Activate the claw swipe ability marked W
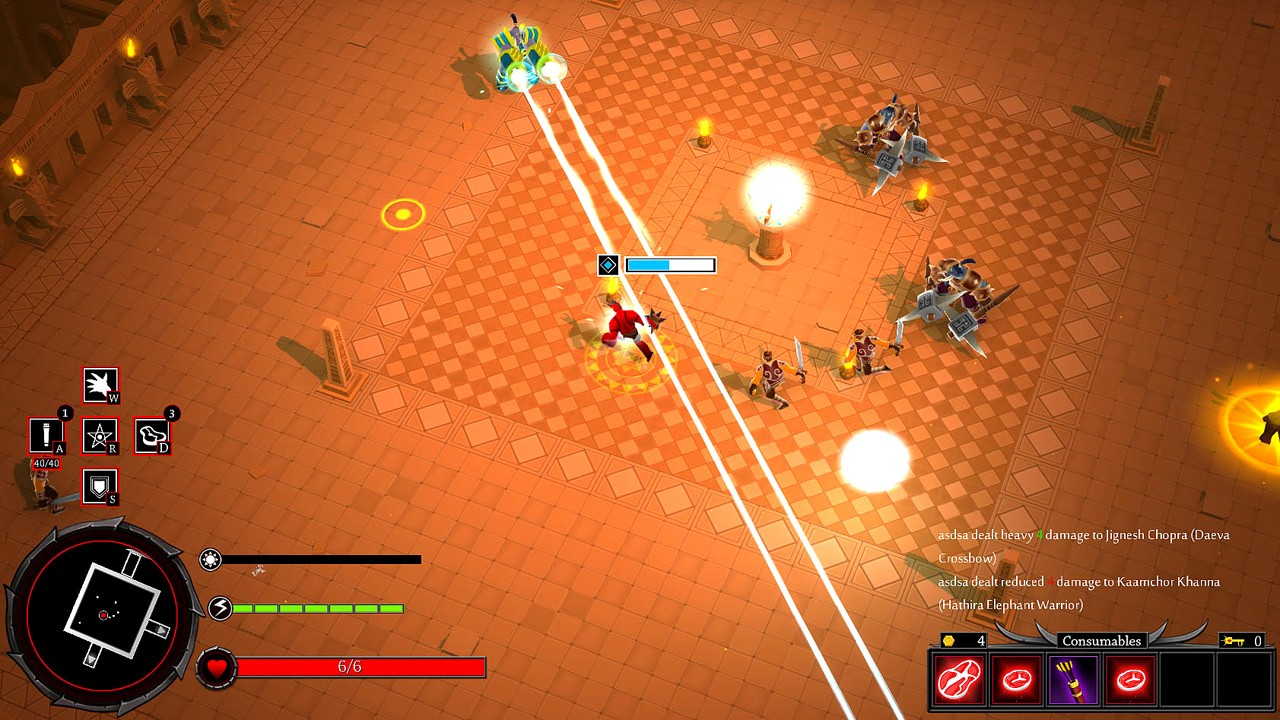The width and height of the screenshot is (1280, 720). [x=100, y=385]
